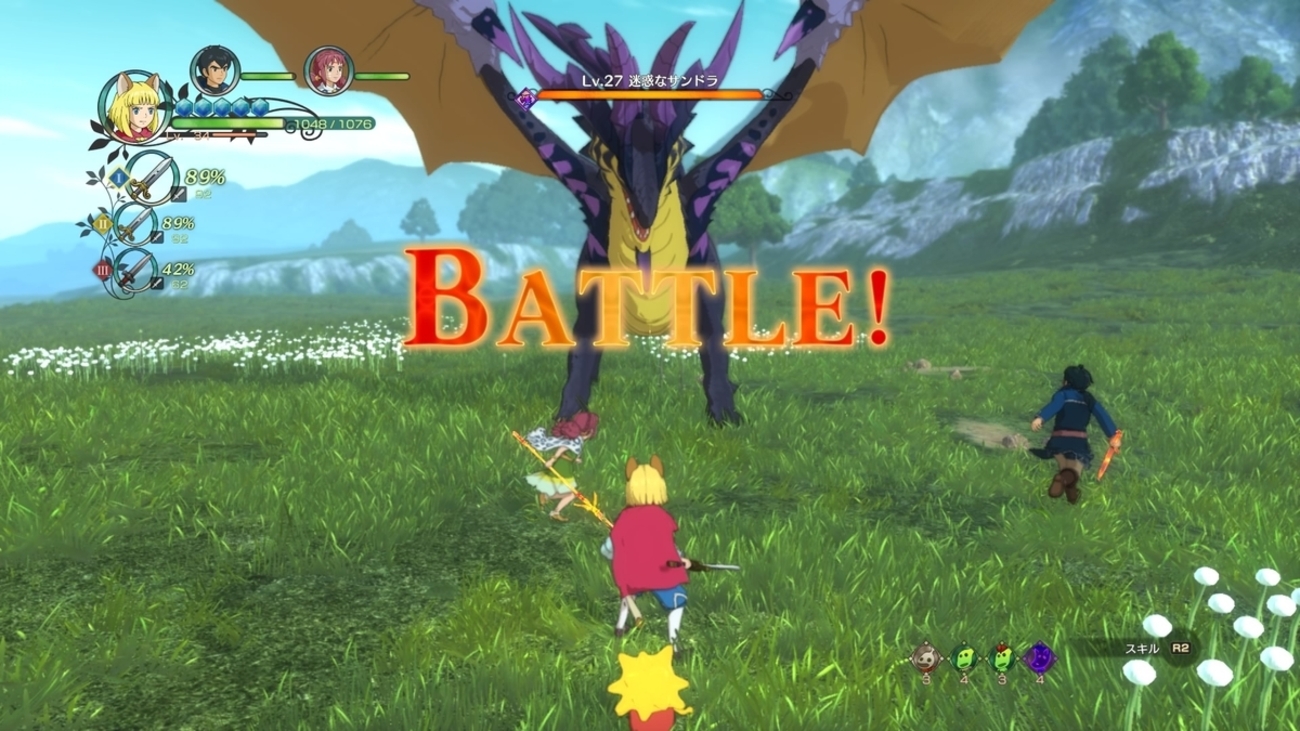Select the purple Higgledy icon
Image resolution: width=1300 pixels, height=731 pixels.
[1039, 658]
